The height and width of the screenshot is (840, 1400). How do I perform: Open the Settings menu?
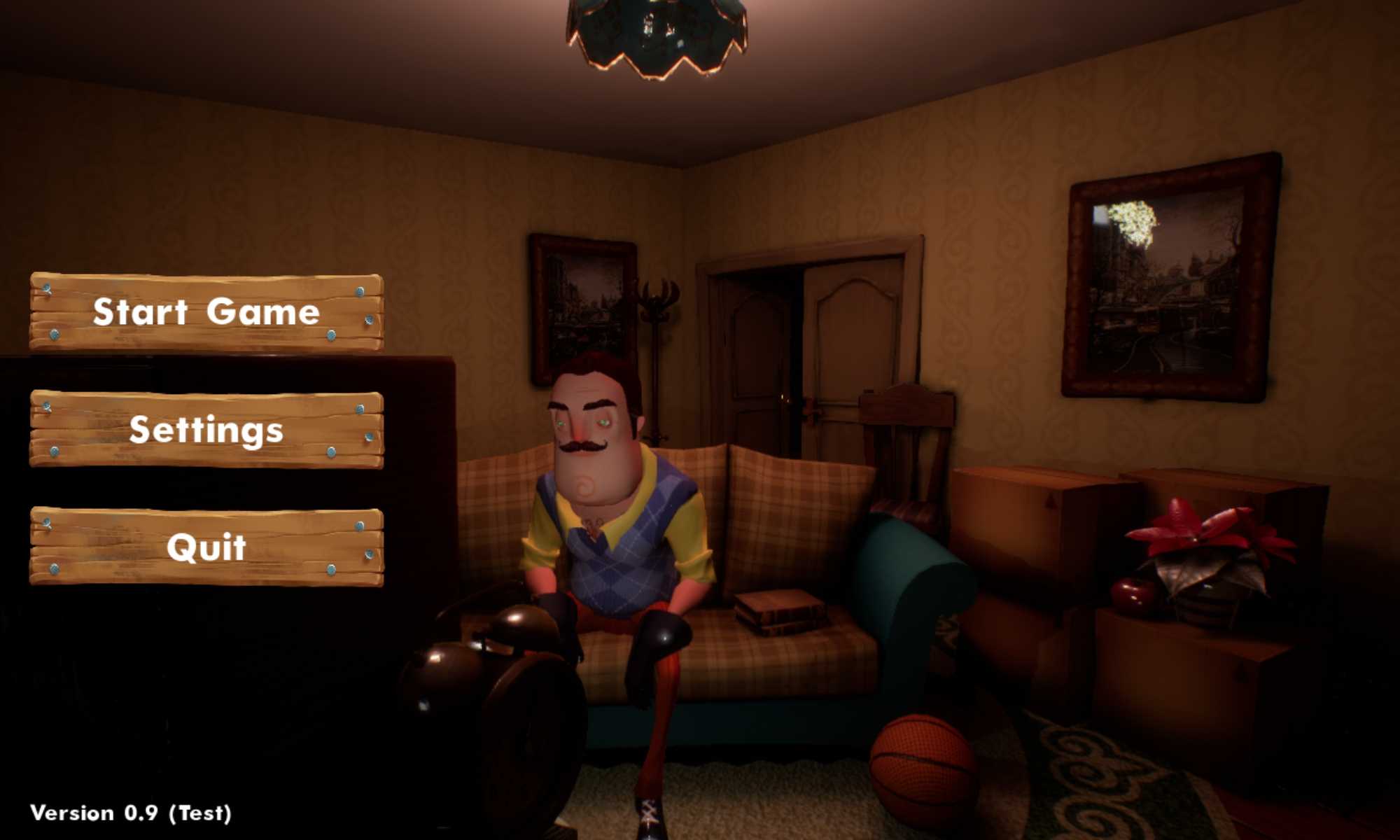click(x=206, y=430)
